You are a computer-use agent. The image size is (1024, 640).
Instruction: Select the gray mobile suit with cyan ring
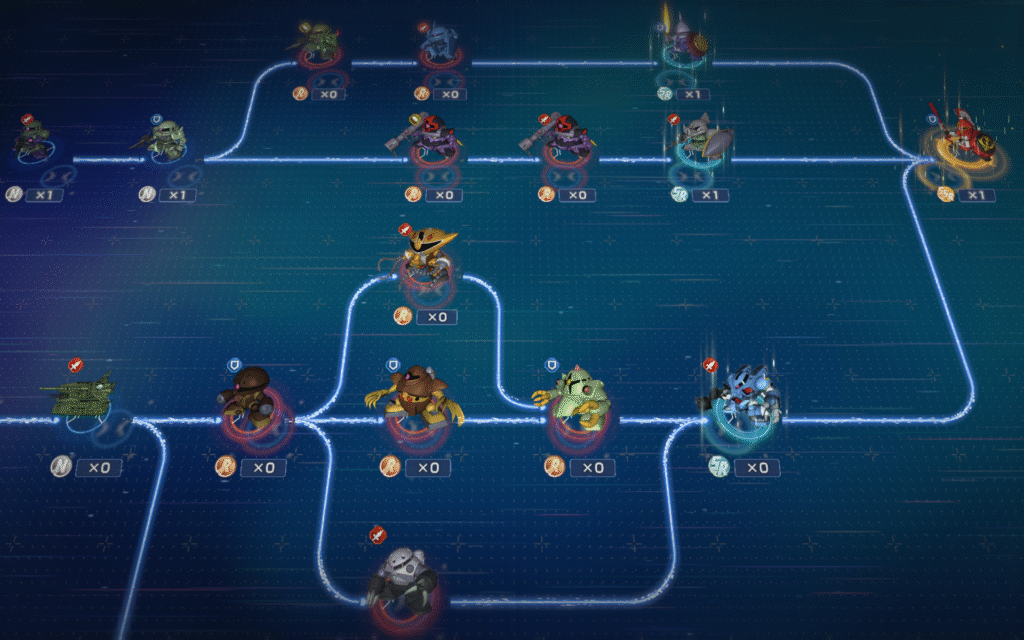(x=698, y=138)
